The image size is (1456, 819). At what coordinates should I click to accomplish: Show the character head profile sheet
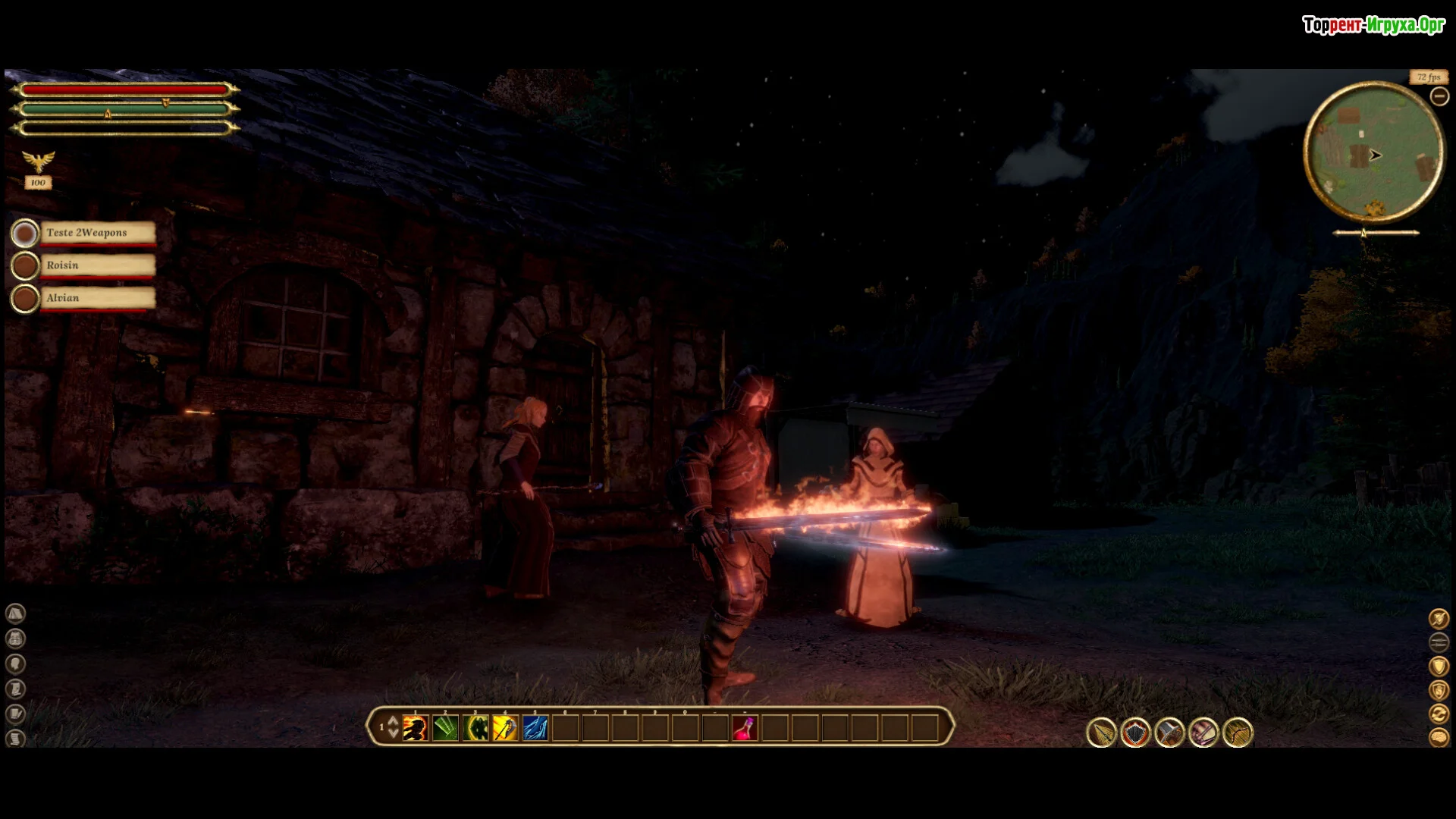15,664
